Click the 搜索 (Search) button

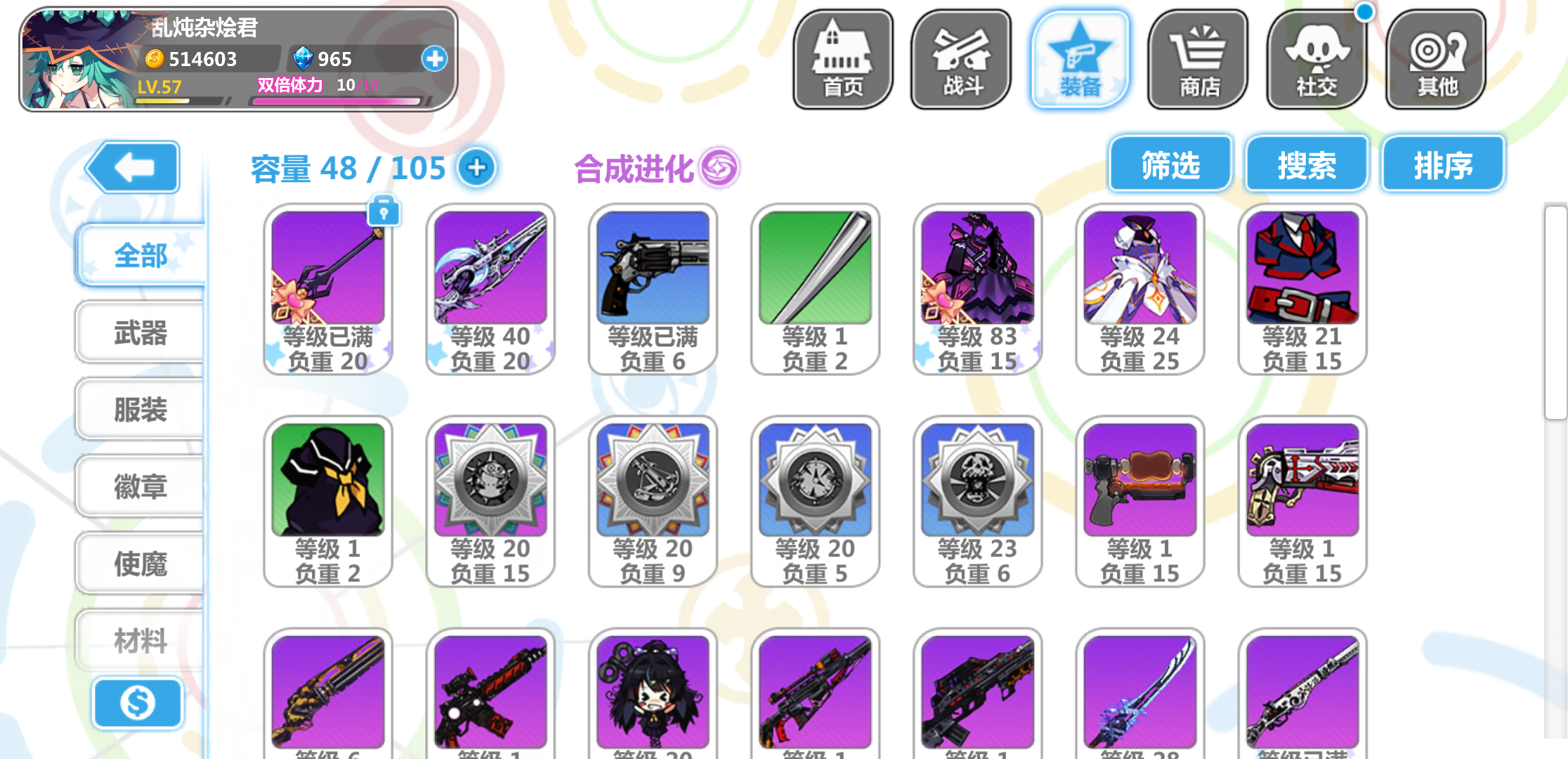click(1306, 164)
